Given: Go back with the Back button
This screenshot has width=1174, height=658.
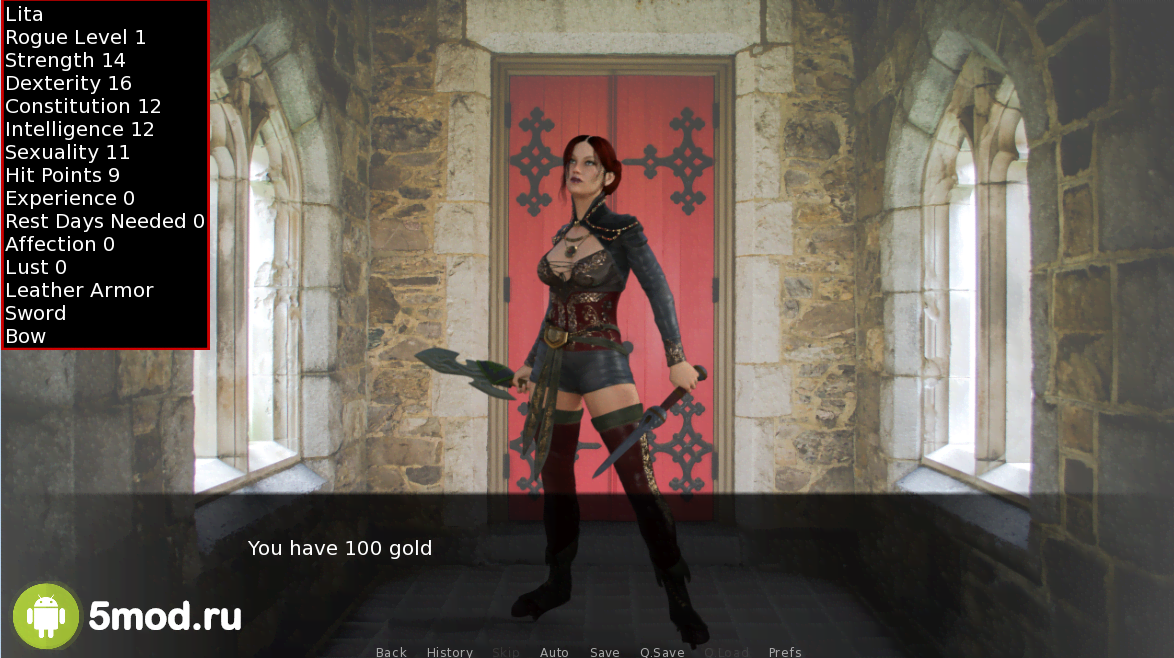Looking at the screenshot, I should pyautogui.click(x=391, y=652).
